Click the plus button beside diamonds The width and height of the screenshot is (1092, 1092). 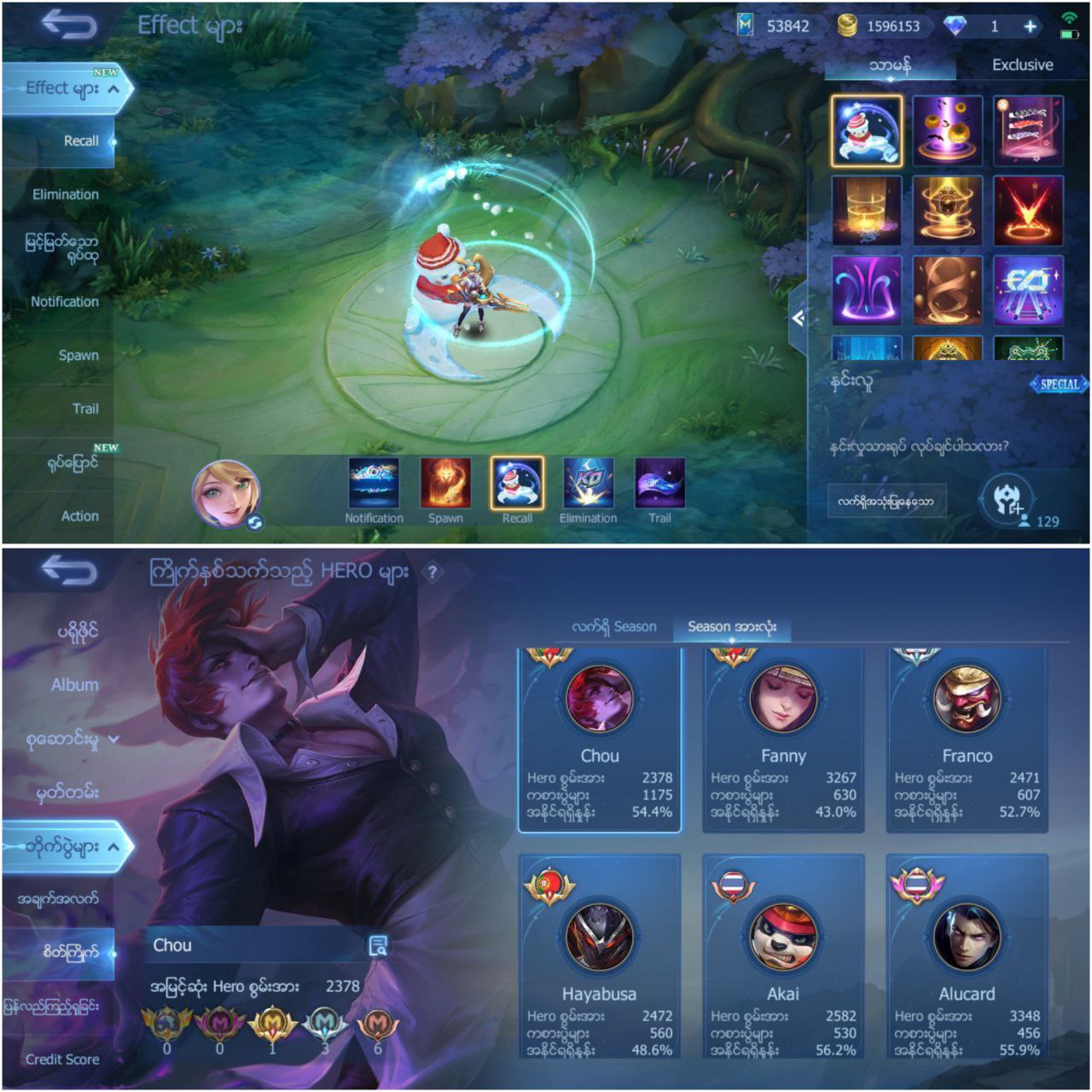1030,26
